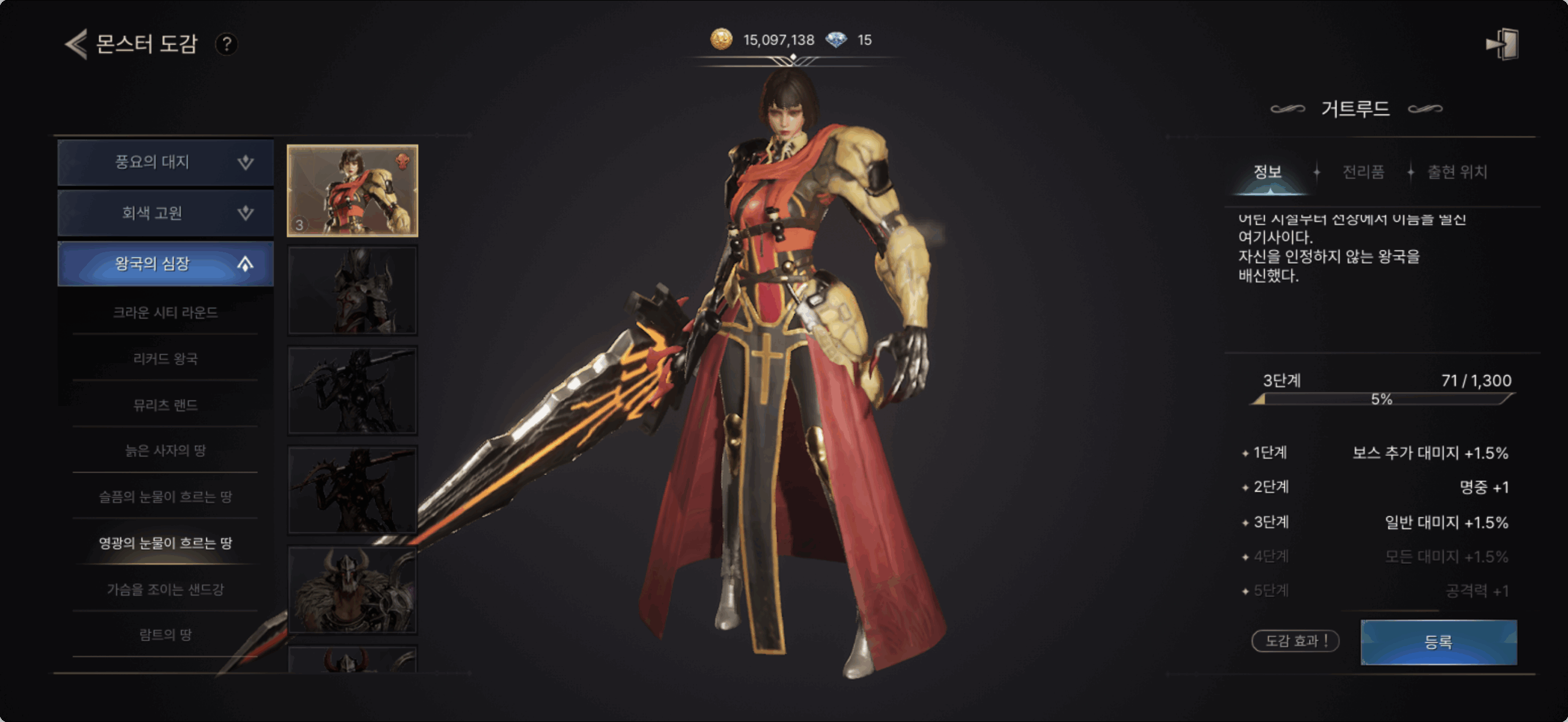Switch to the 출현 위치 tab

click(1457, 172)
